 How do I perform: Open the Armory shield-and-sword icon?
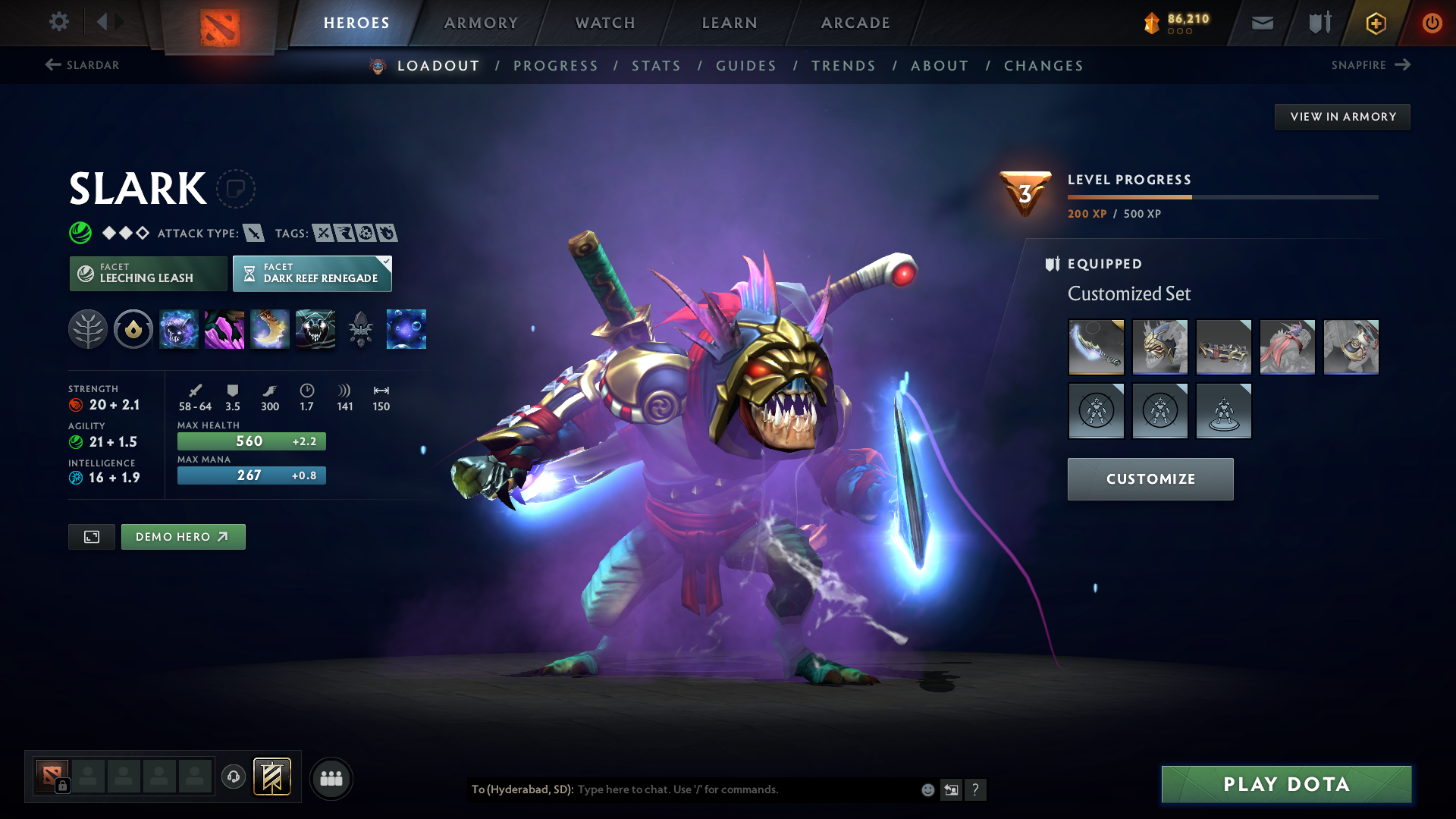(1318, 23)
